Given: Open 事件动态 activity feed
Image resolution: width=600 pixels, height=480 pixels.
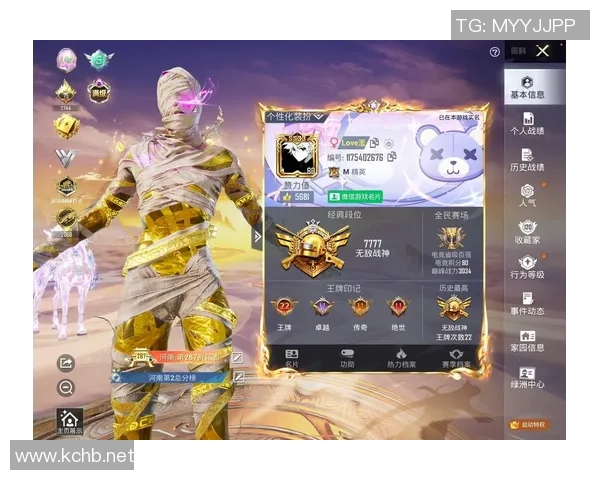Looking at the screenshot, I should tap(527, 304).
